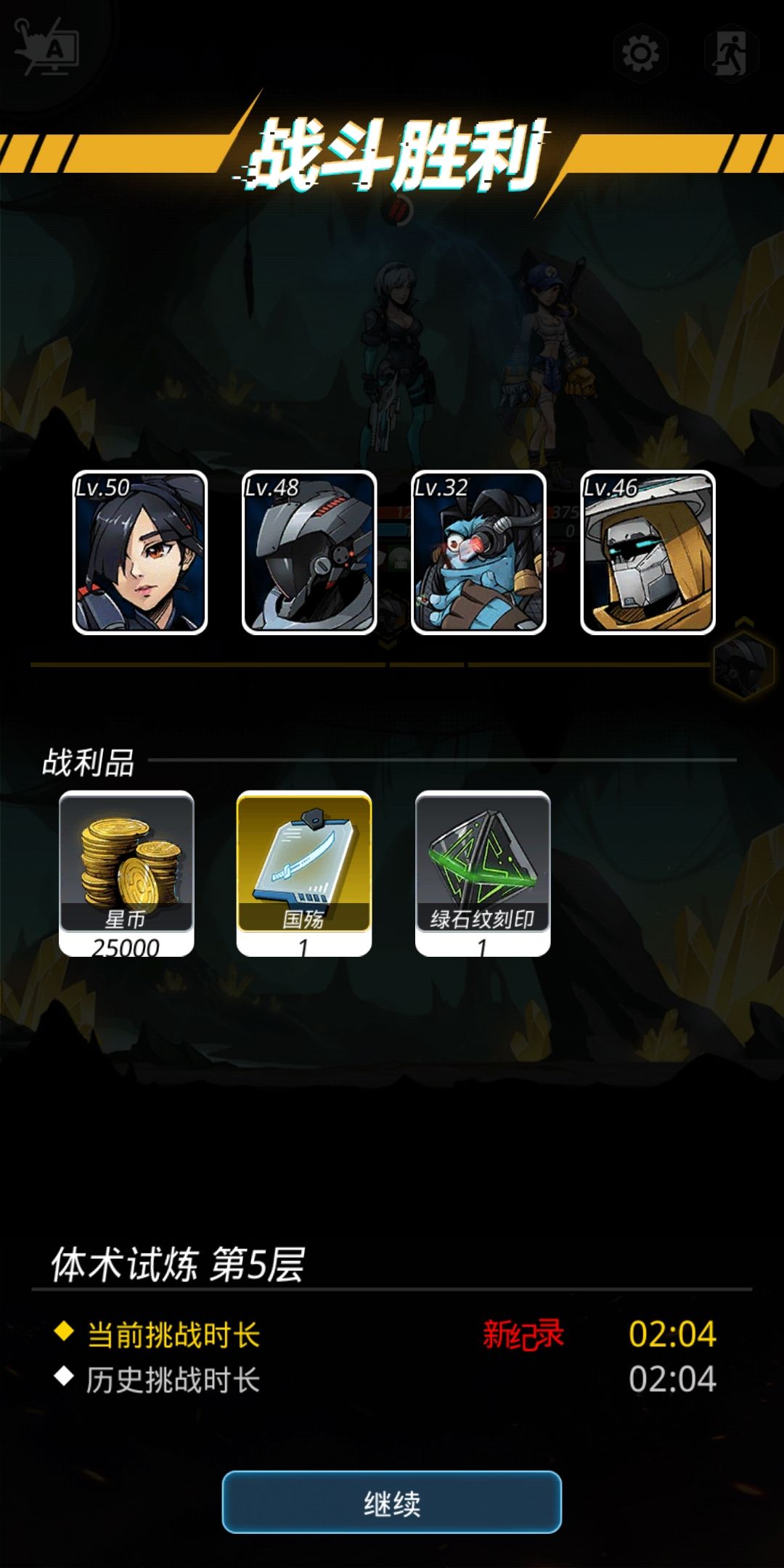The image size is (784, 1568).
Task: Open the gear settings icon
Action: pyautogui.click(x=640, y=53)
